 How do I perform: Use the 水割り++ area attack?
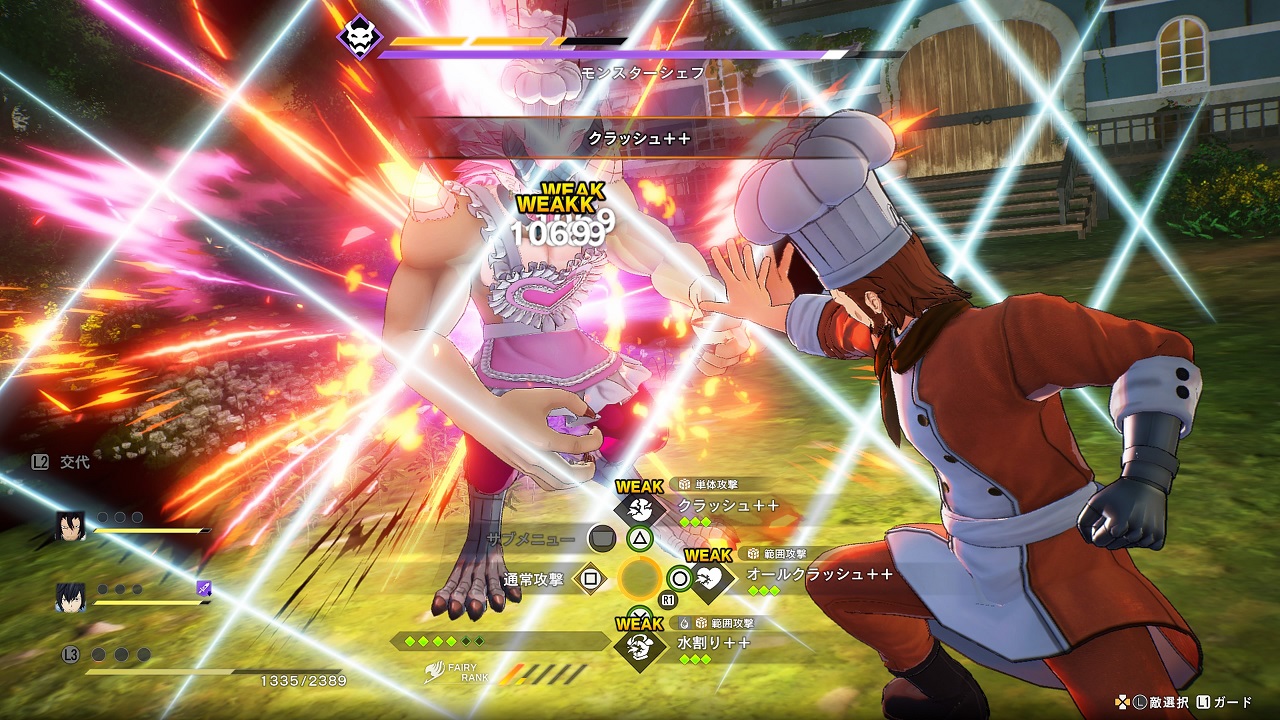[x=713, y=643]
